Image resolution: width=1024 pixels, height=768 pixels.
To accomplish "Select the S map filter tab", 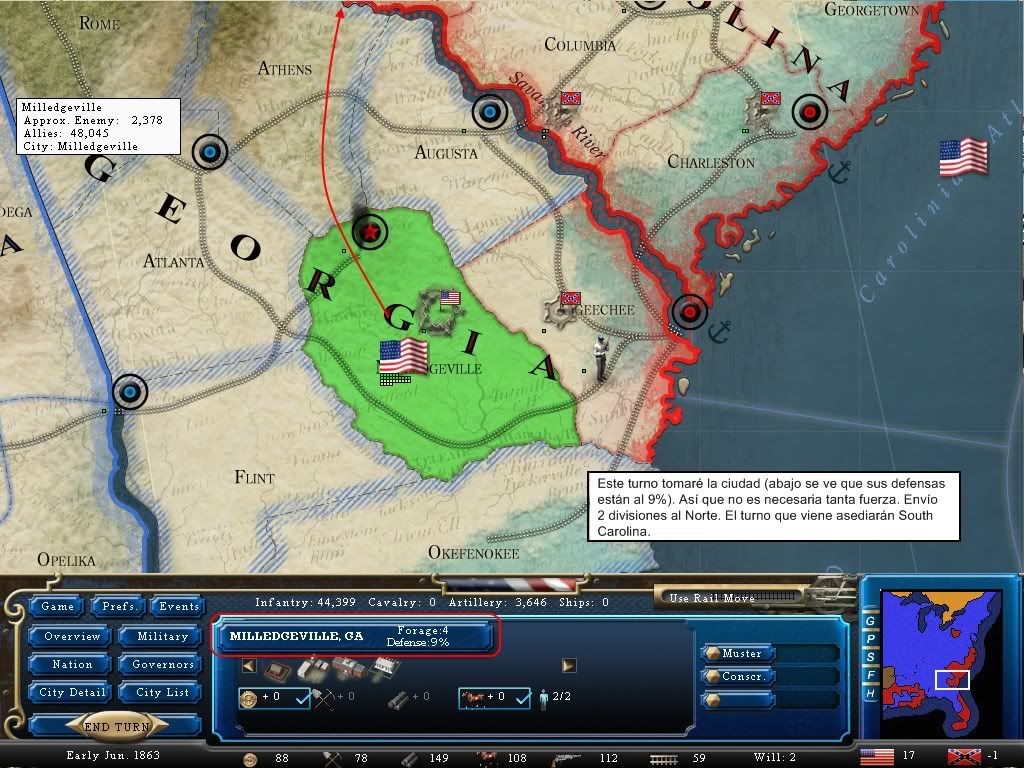I will tap(870, 657).
